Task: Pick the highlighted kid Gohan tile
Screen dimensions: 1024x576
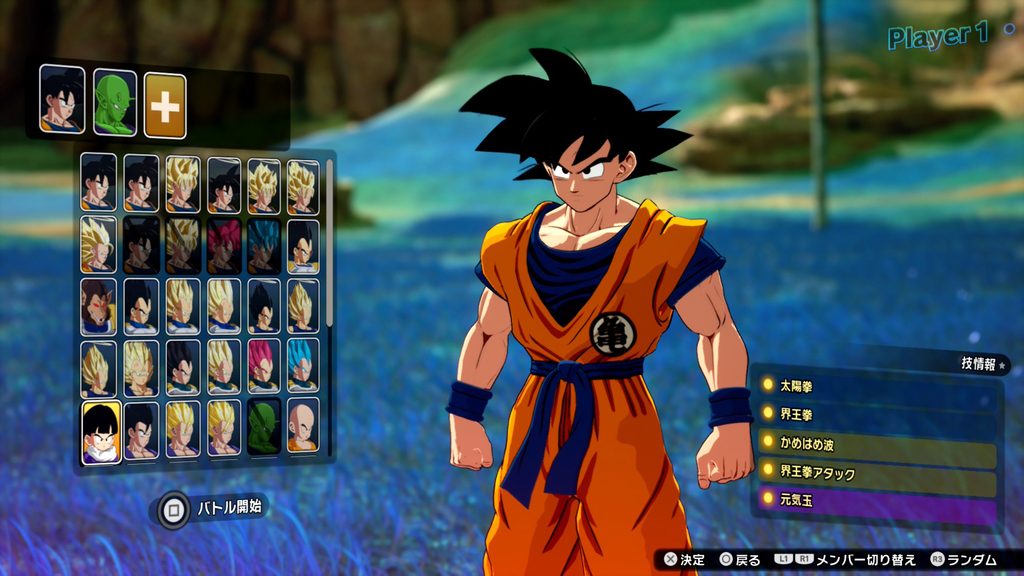Action: (101, 432)
